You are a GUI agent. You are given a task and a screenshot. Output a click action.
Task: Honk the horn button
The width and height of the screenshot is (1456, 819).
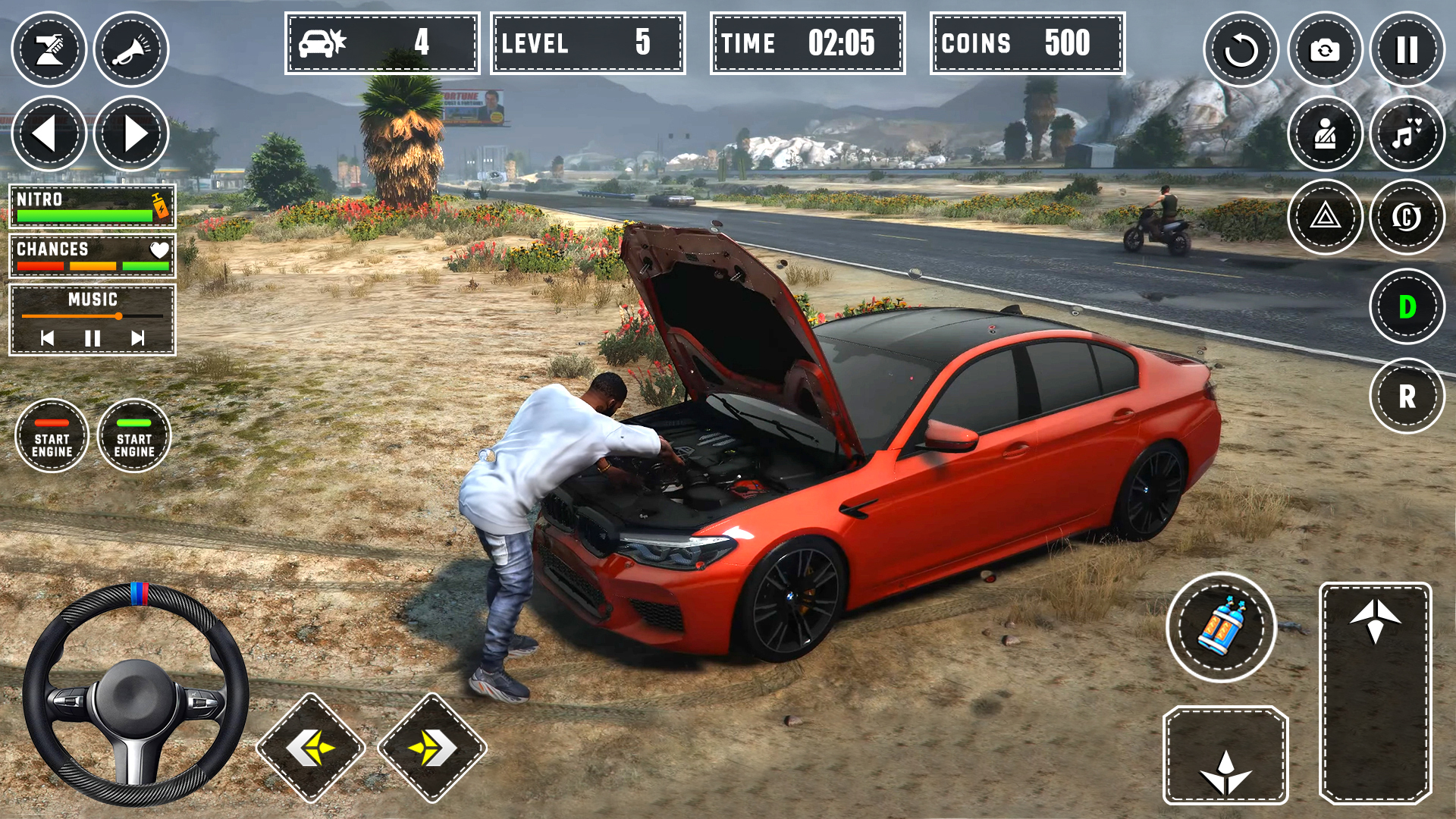point(131,49)
